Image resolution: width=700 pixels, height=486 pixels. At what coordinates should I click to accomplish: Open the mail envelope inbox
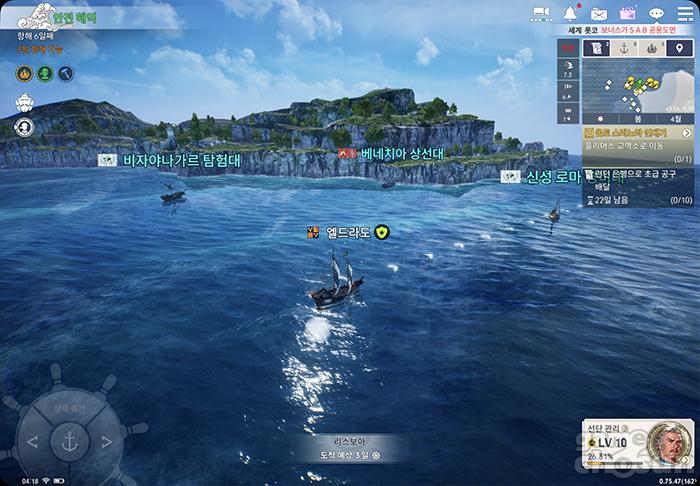(x=599, y=14)
